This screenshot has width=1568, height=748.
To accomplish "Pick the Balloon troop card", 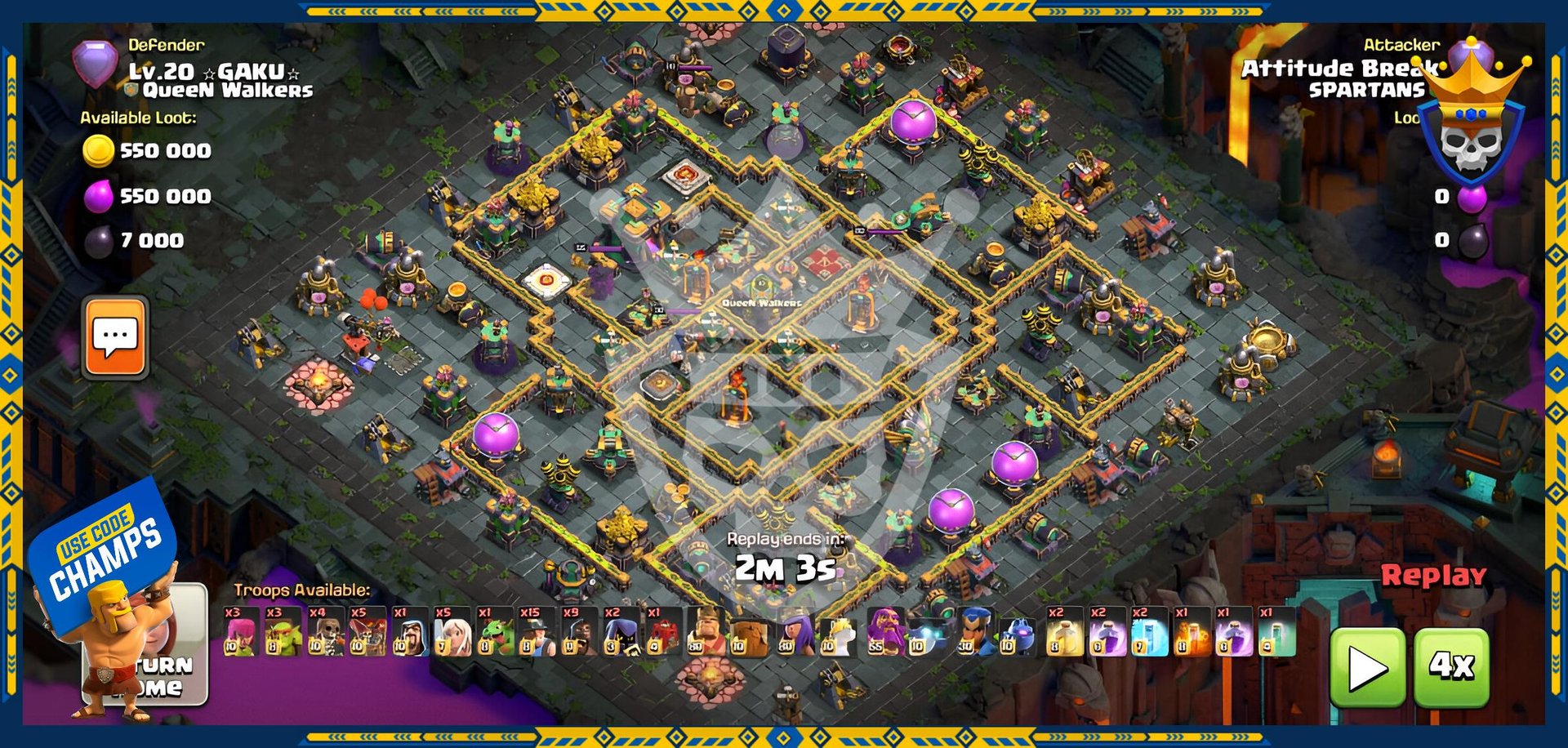I will (367, 632).
